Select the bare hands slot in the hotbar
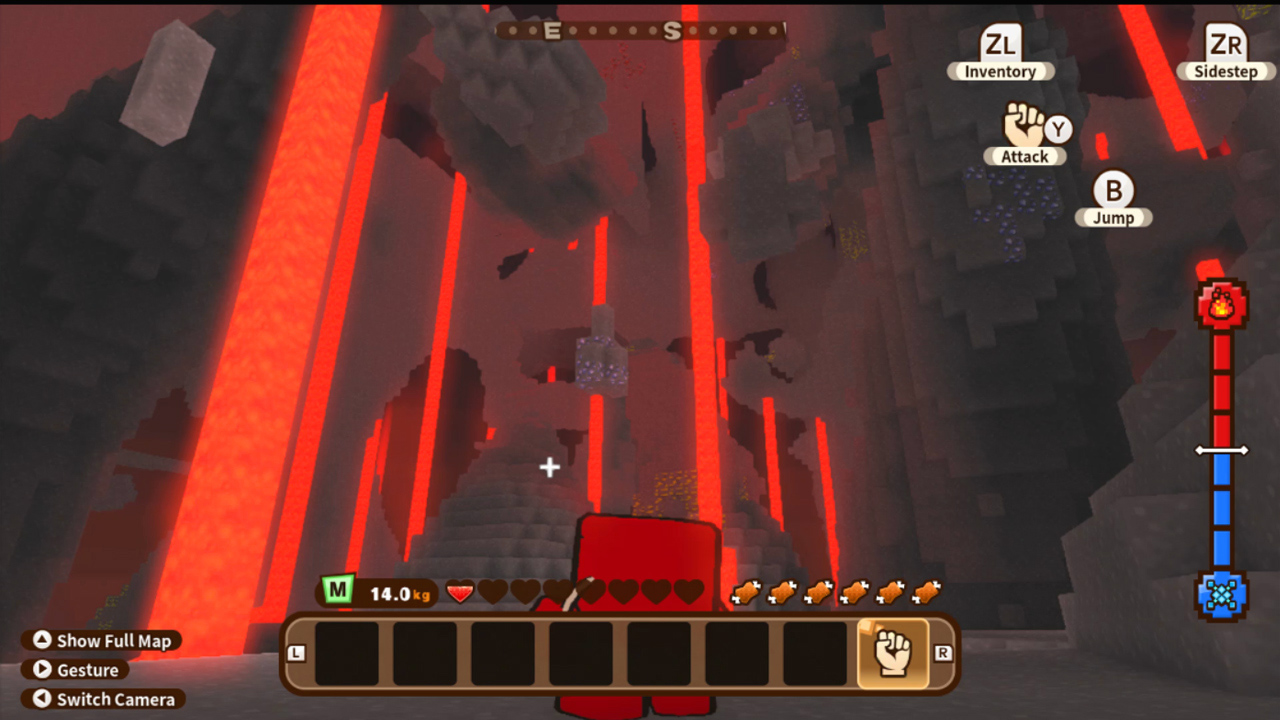 (893, 651)
